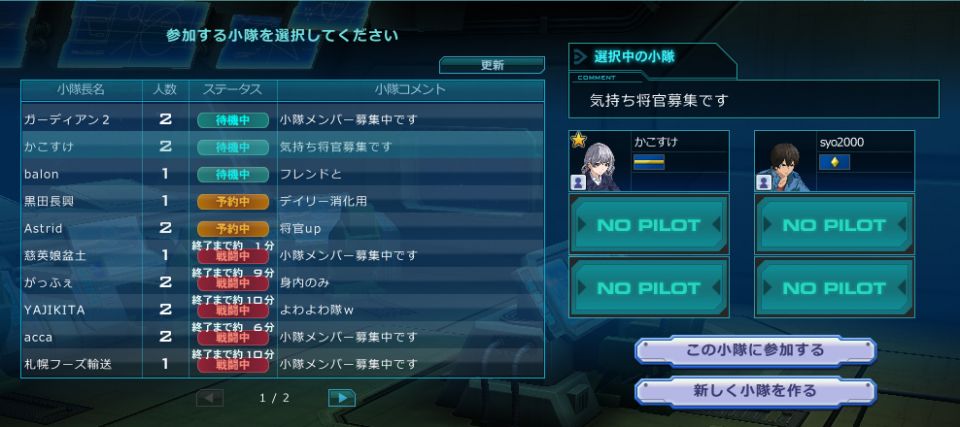
Task: Choose the がっふぇ squad row
Action: (x=282, y=282)
